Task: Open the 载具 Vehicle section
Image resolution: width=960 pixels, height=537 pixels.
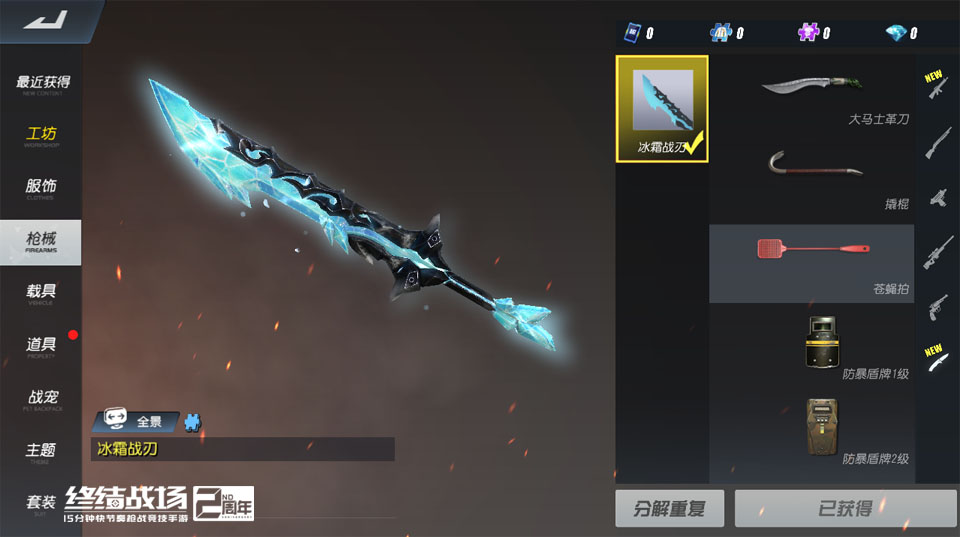Action: 42,293
